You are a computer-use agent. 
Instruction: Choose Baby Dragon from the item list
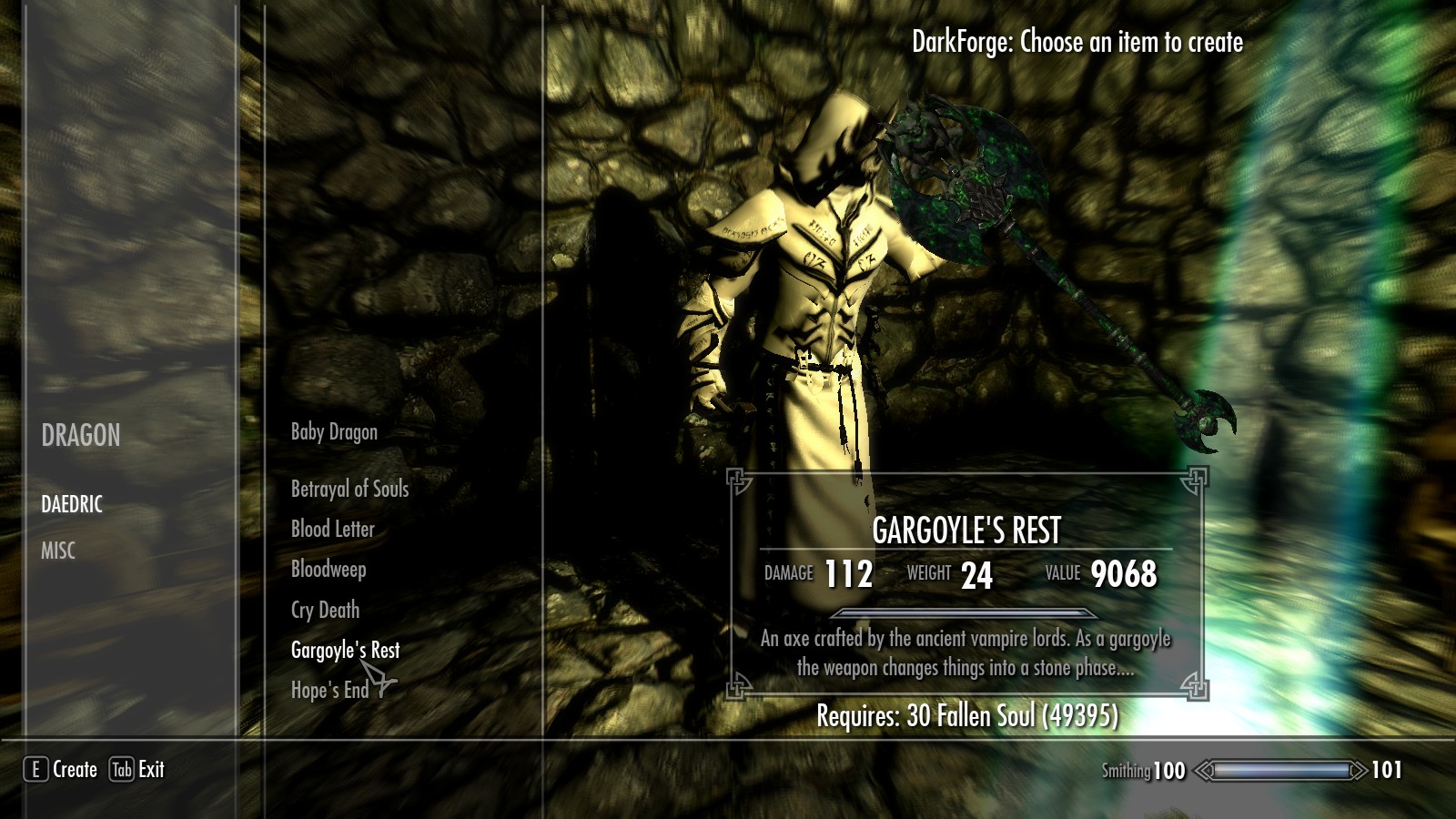pos(334,432)
